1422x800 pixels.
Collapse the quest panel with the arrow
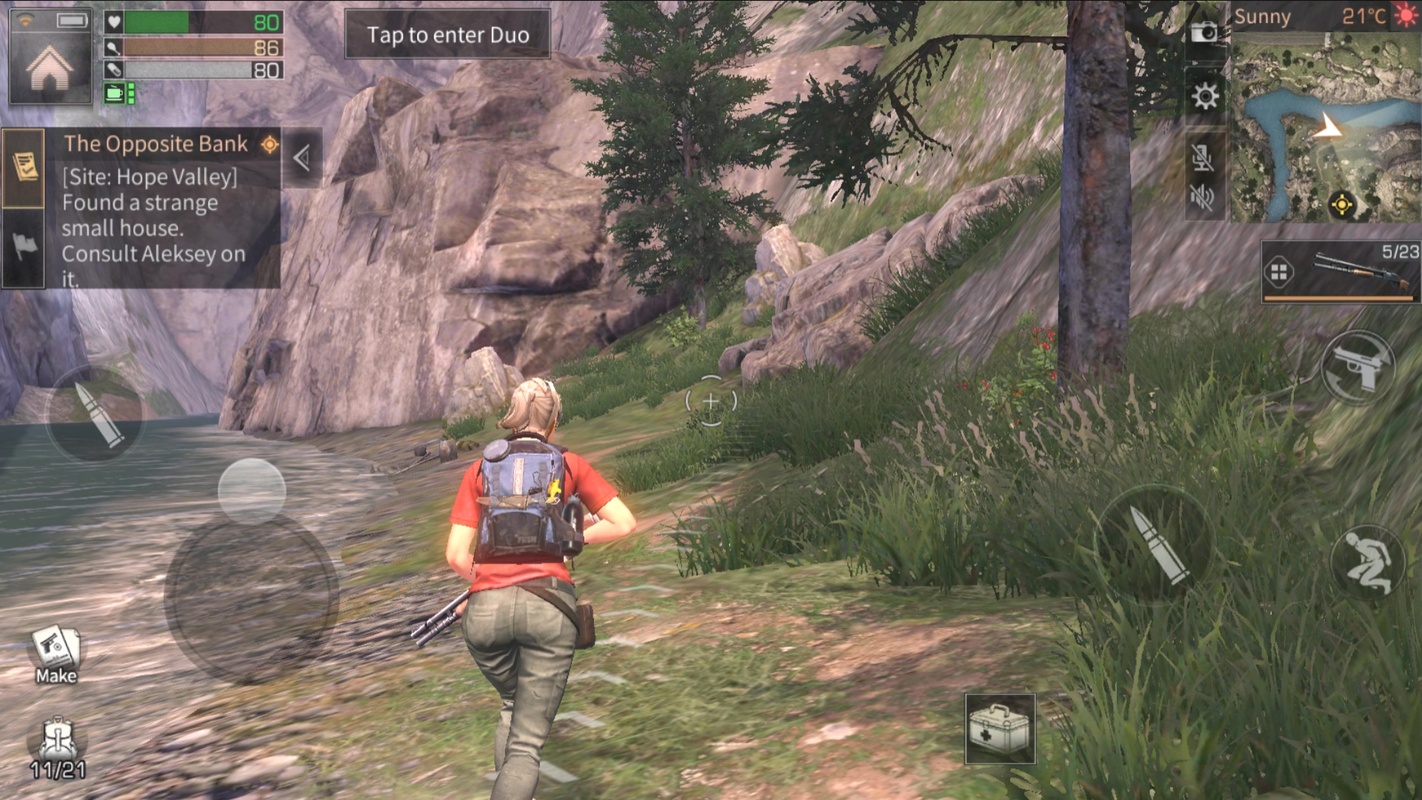tap(302, 157)
